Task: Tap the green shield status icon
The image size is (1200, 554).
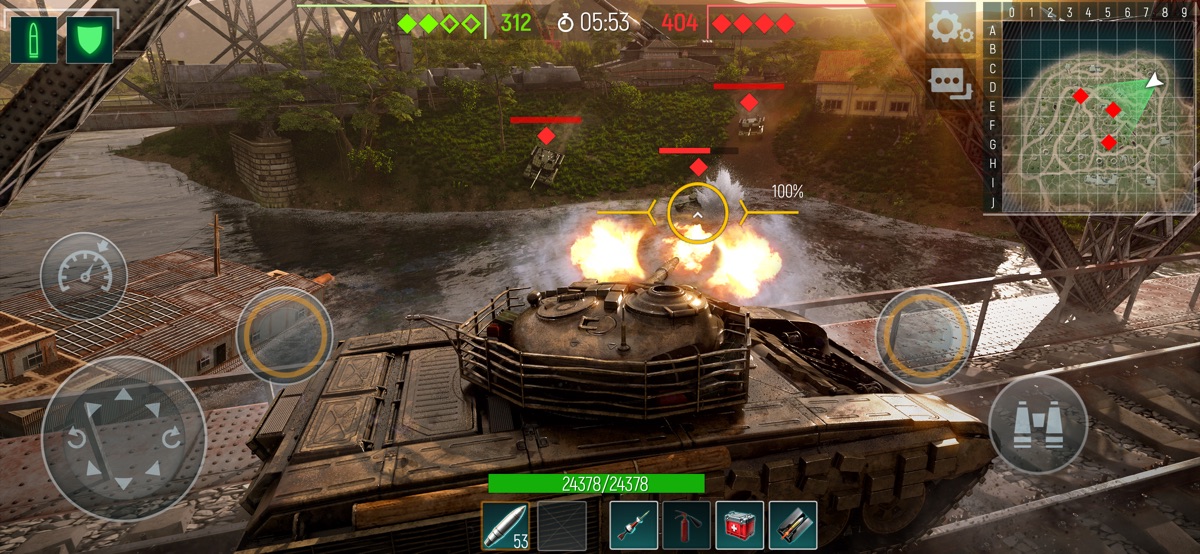Action: pyautogui.click(x=89, y=39)
